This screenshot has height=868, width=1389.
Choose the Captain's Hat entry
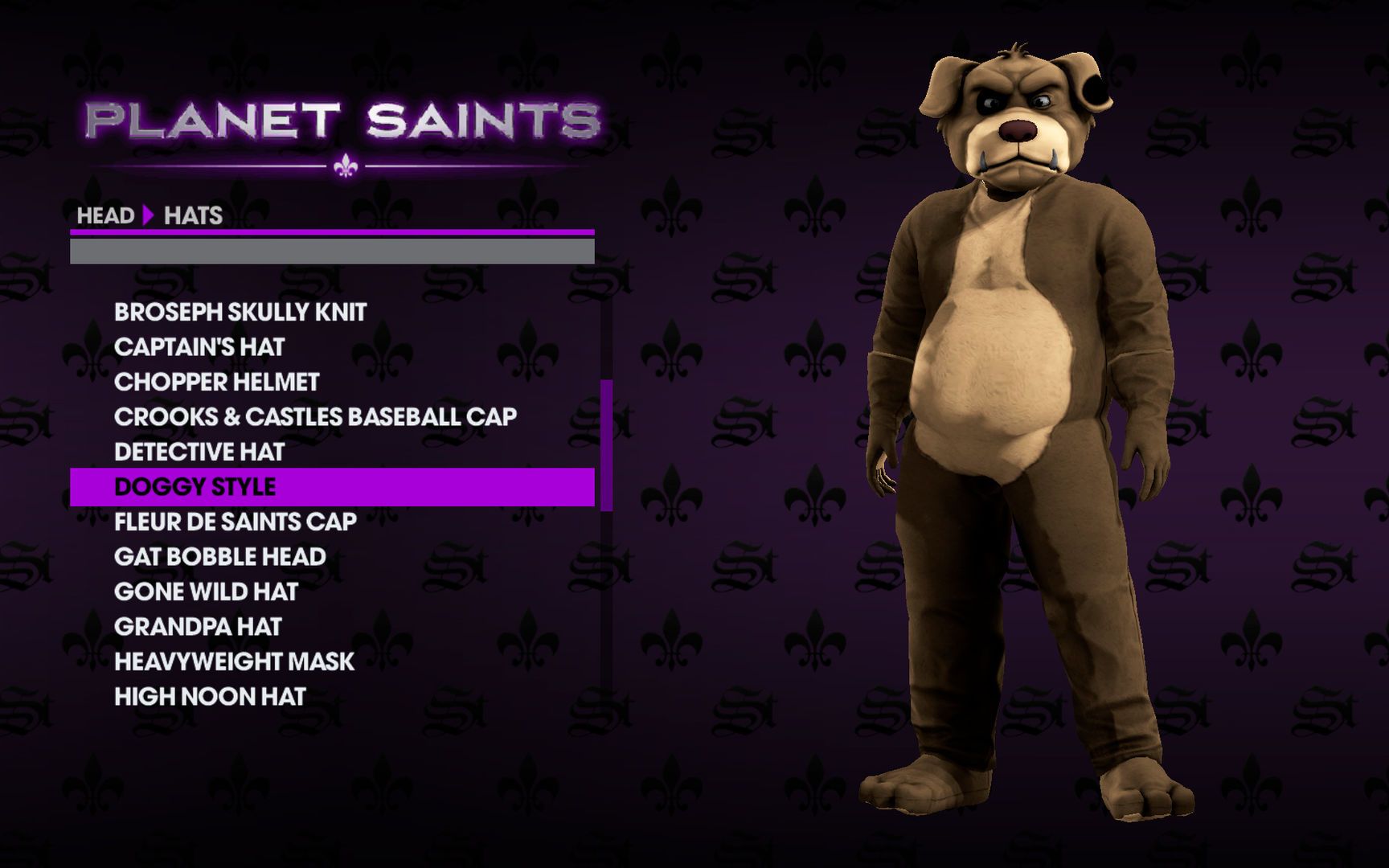pyautogui.click(x=199, y=347)
